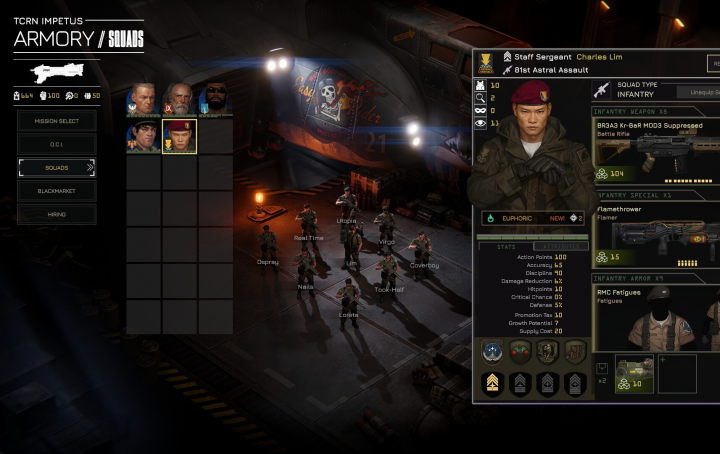The image size is (720, 454).
Task: Open the Hiring menu
Action: [57, 213]
